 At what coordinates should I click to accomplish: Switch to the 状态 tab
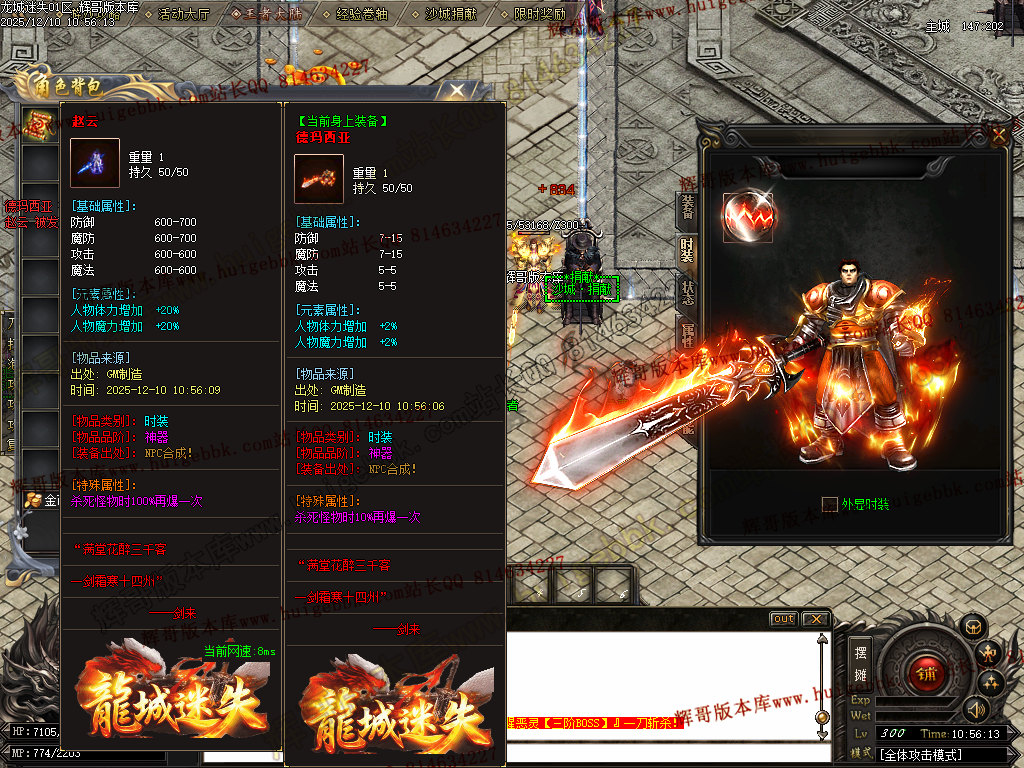688,293
